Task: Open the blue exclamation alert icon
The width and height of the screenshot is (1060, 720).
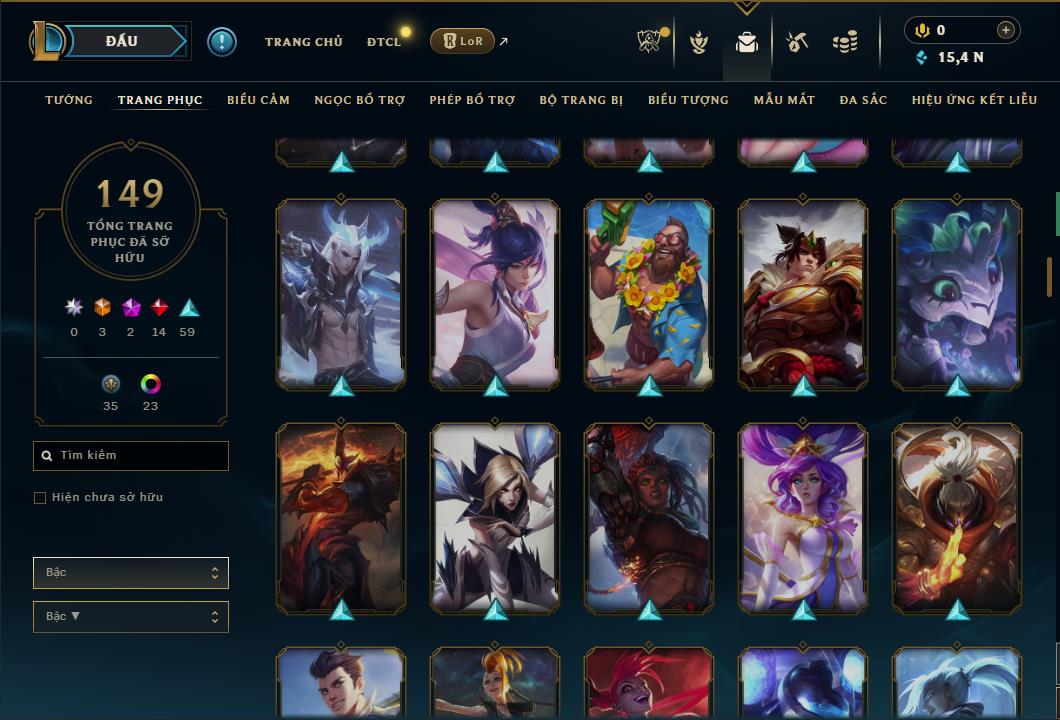Action: click(x=222, y=42)
